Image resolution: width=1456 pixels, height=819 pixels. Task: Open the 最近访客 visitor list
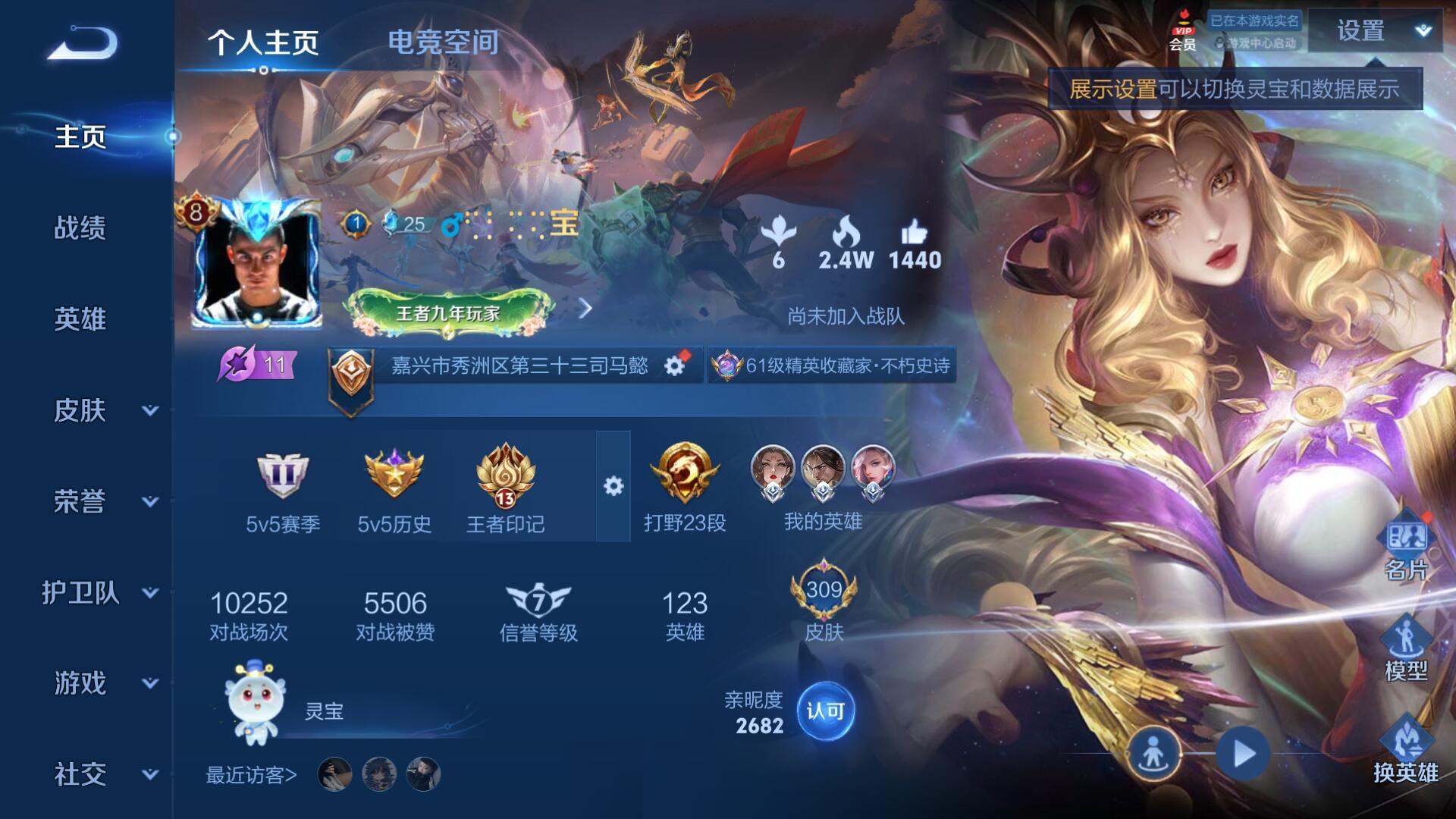point(251,775)
